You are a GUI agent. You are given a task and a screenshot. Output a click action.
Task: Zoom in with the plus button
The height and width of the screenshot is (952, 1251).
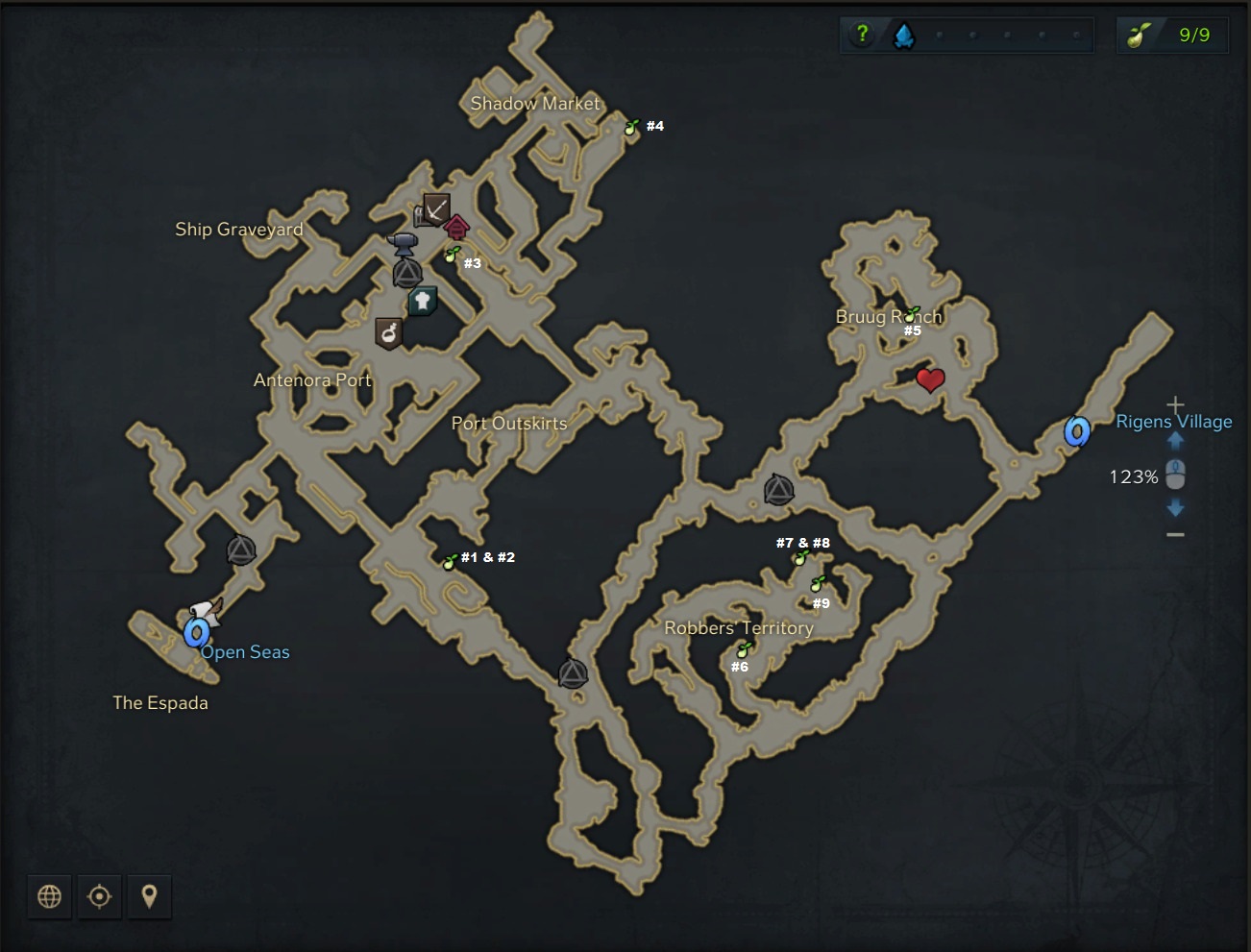[x=1175, y=405]
